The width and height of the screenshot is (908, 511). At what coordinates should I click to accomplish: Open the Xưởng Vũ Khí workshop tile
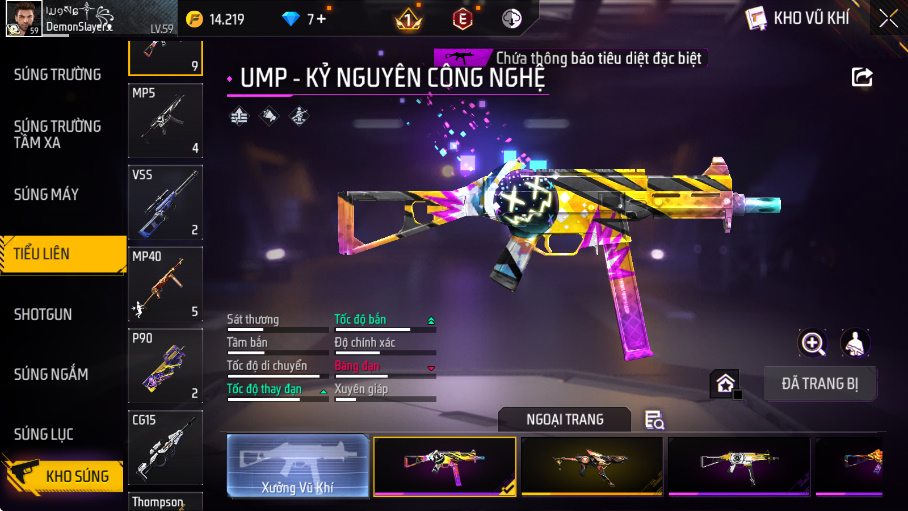297,465
